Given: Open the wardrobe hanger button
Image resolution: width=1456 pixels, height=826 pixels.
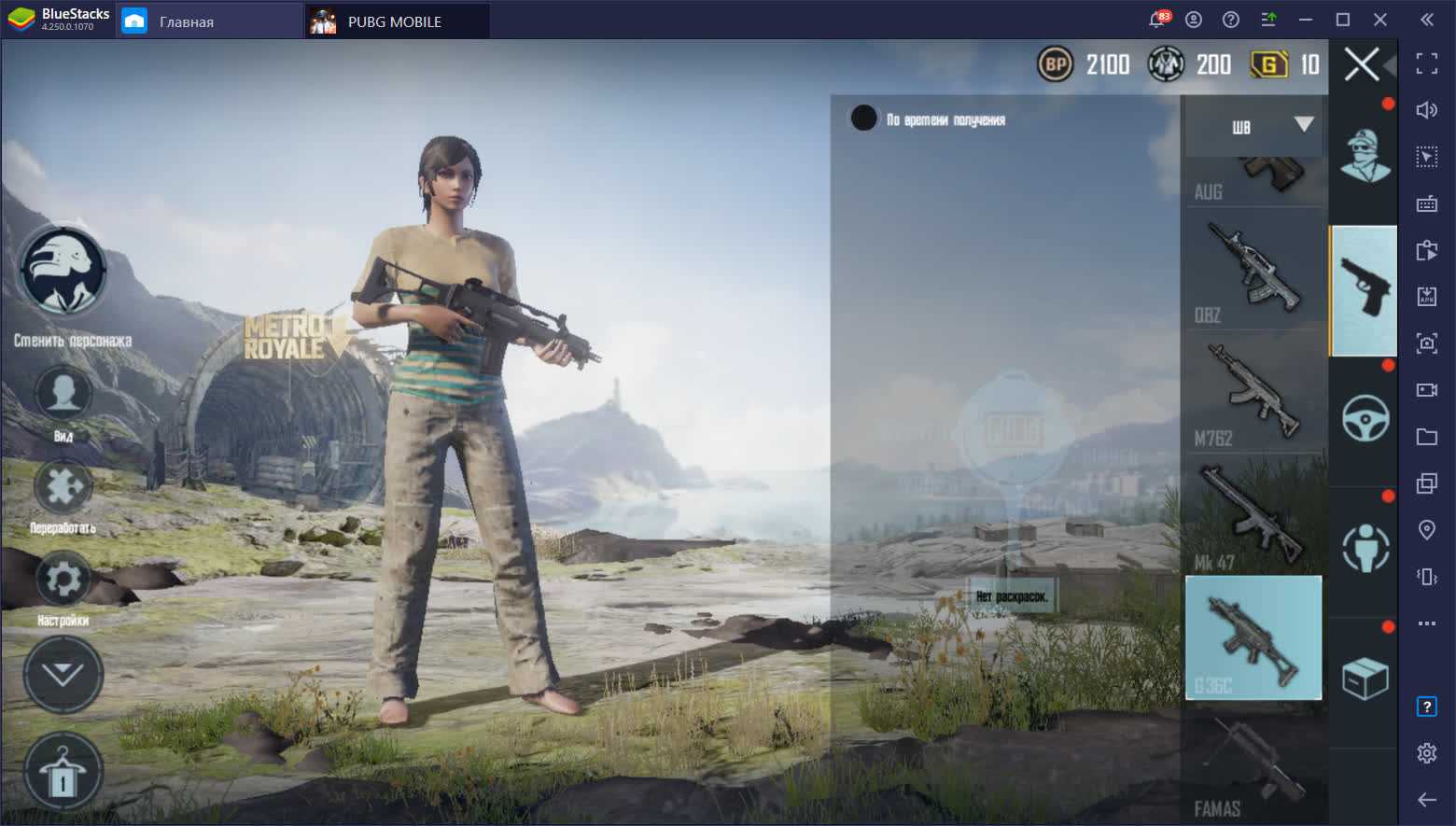Looking at the screenshot, I should [63, 771].
